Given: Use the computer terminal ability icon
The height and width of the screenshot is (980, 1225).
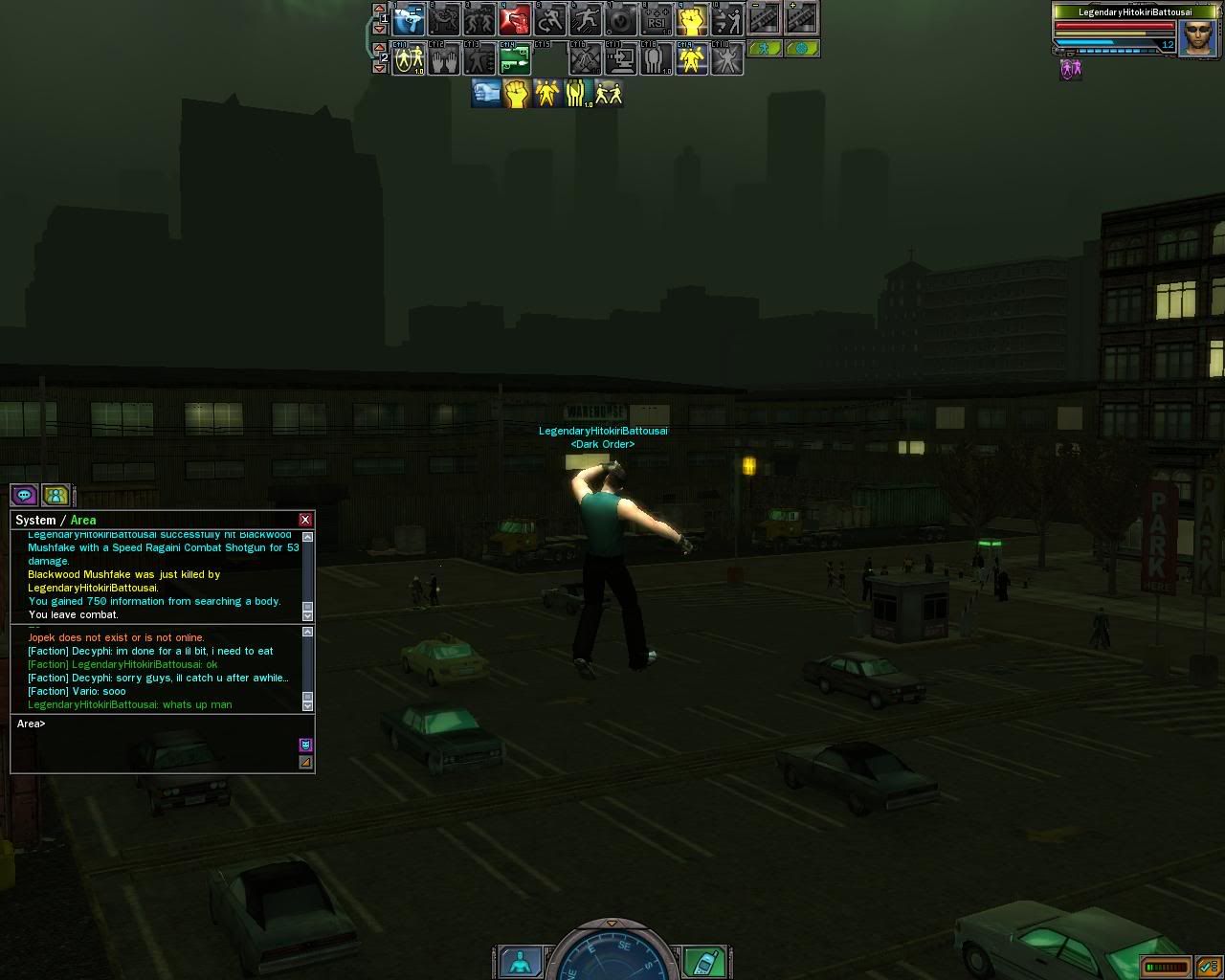Looking at the screenshot, I should 620,60.
